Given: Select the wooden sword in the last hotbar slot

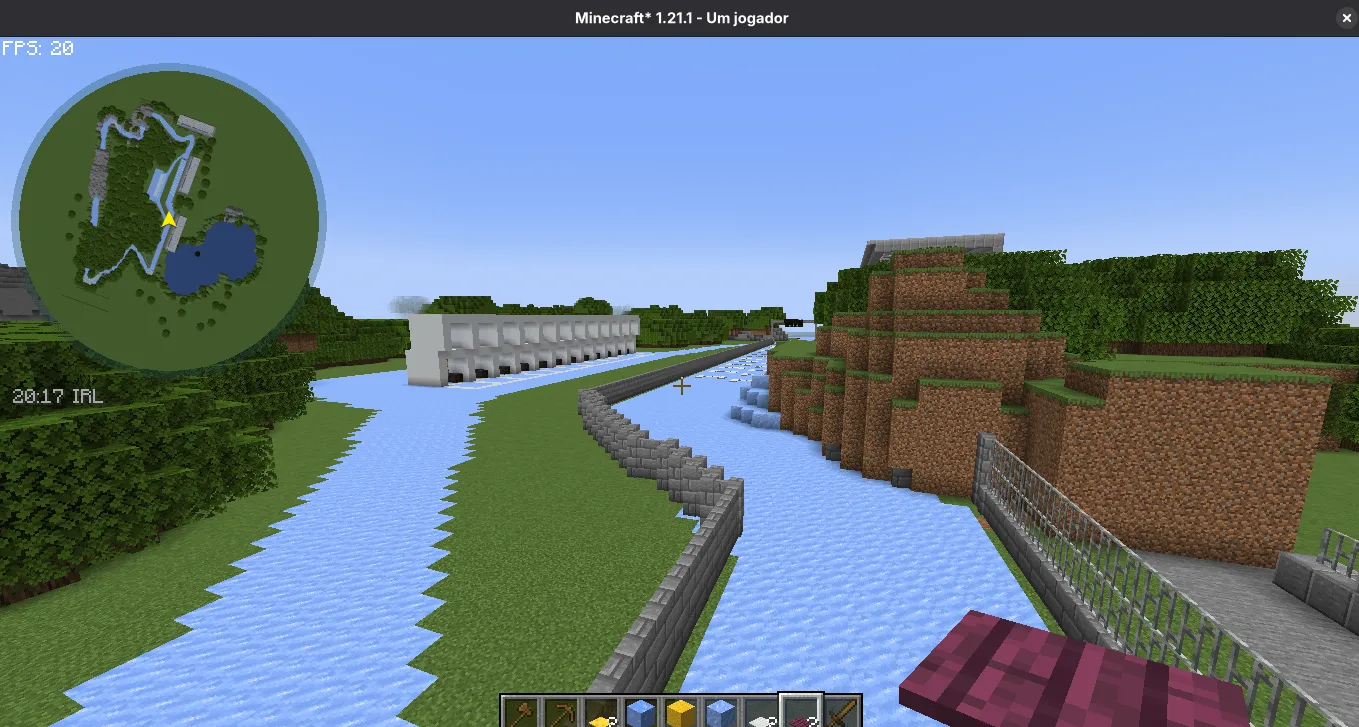Looking at the screenshot, I should [840, 709].
